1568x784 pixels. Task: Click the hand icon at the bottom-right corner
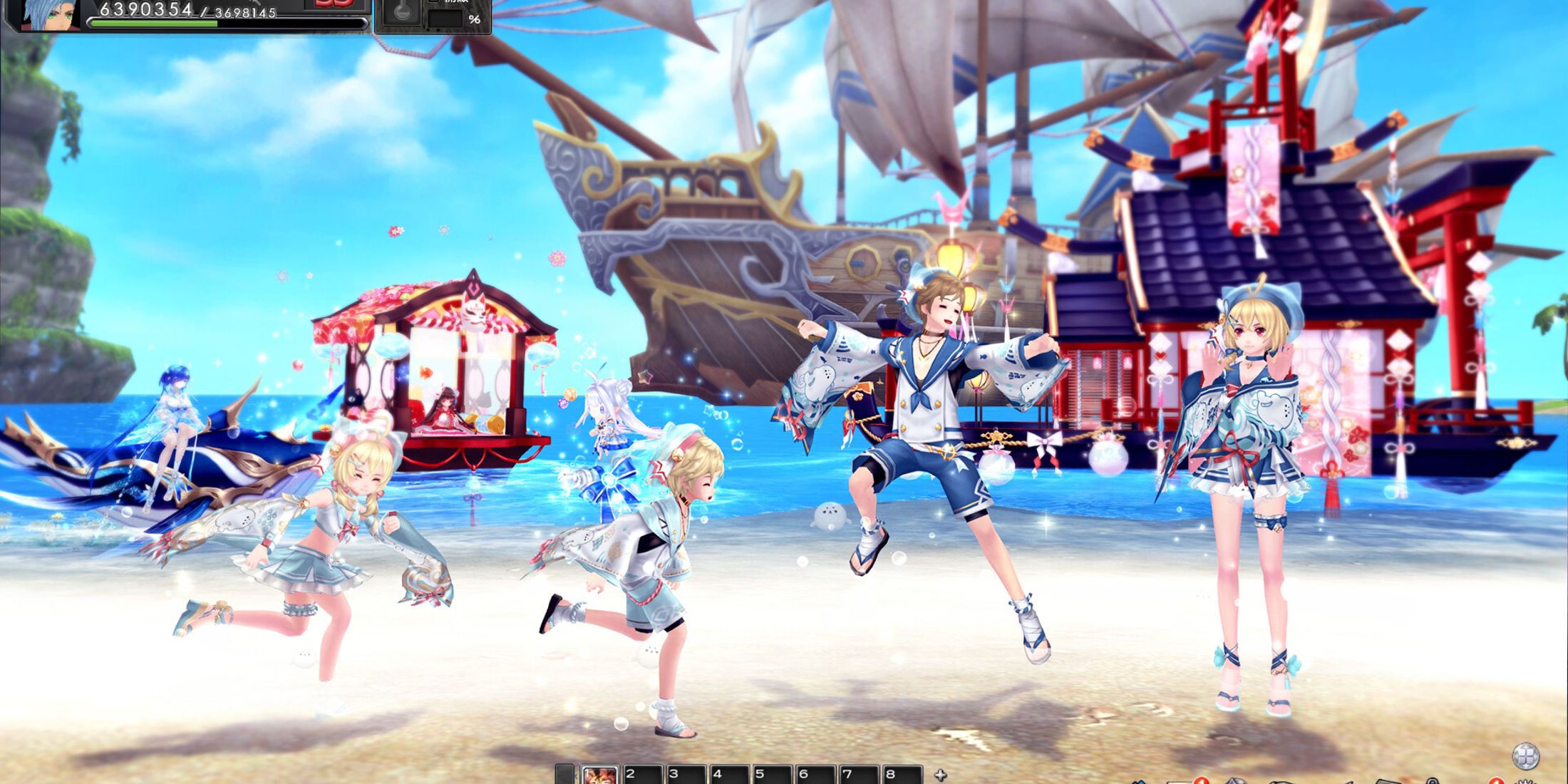point(1525,782)
